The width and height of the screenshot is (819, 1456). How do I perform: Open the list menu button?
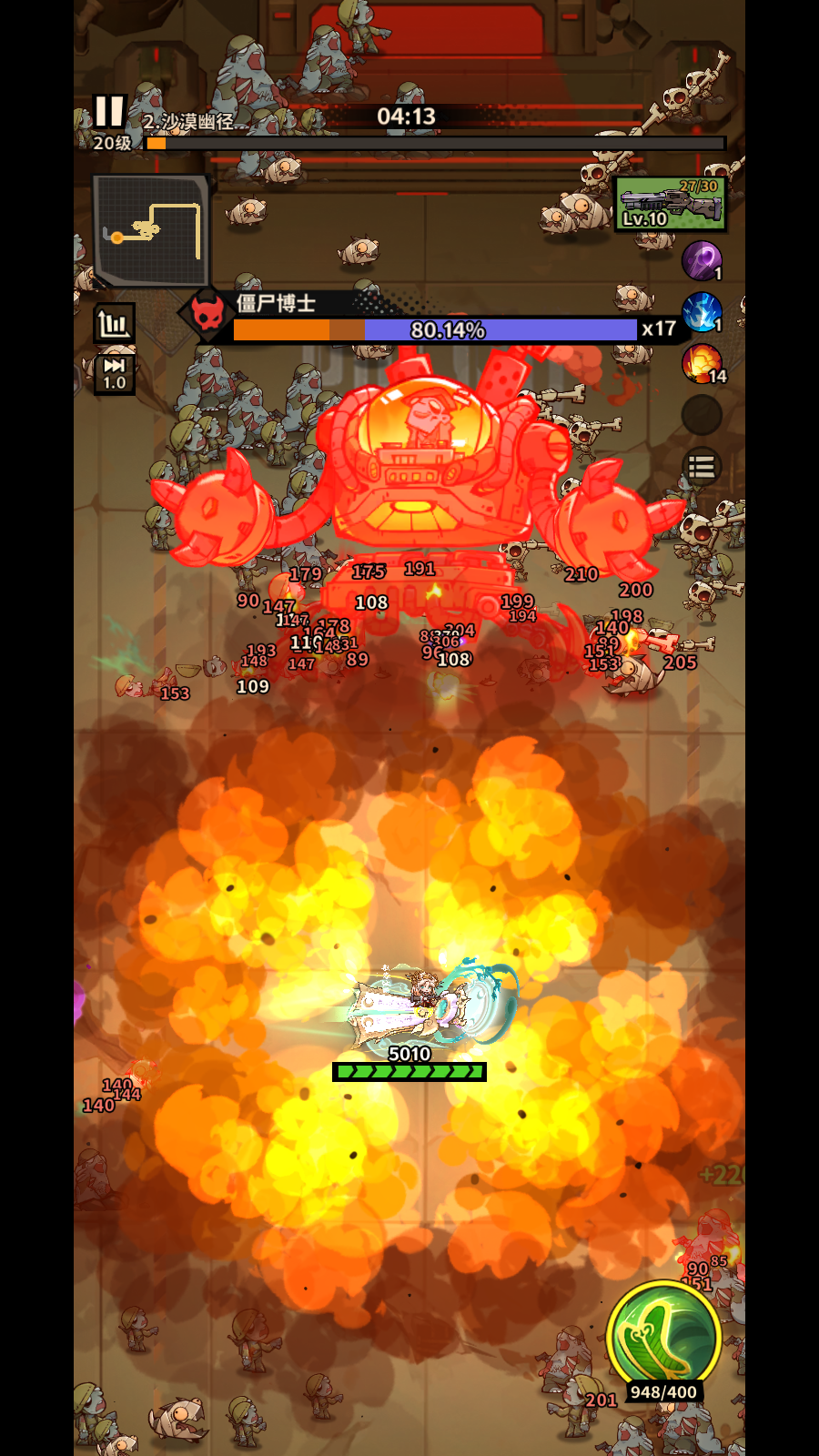[702, 468]
